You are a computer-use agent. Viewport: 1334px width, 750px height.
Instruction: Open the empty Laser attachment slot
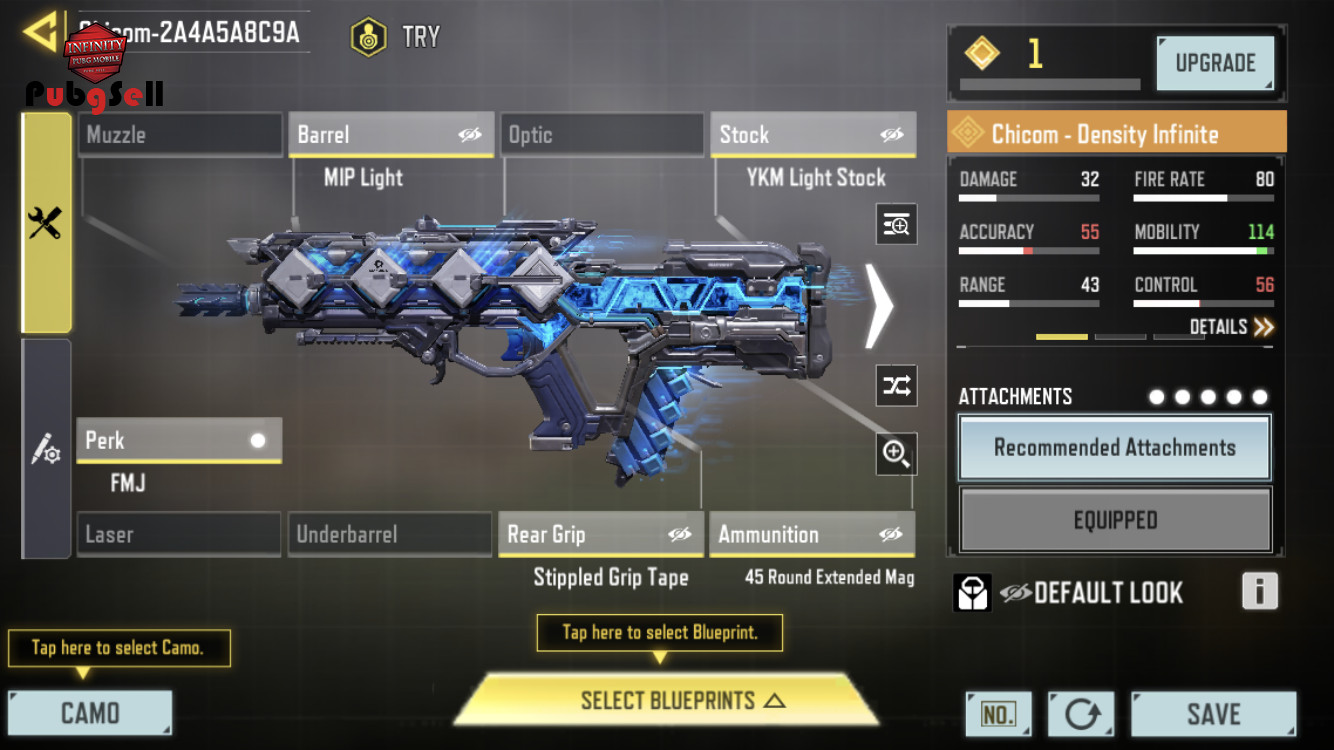pos(179,535)
